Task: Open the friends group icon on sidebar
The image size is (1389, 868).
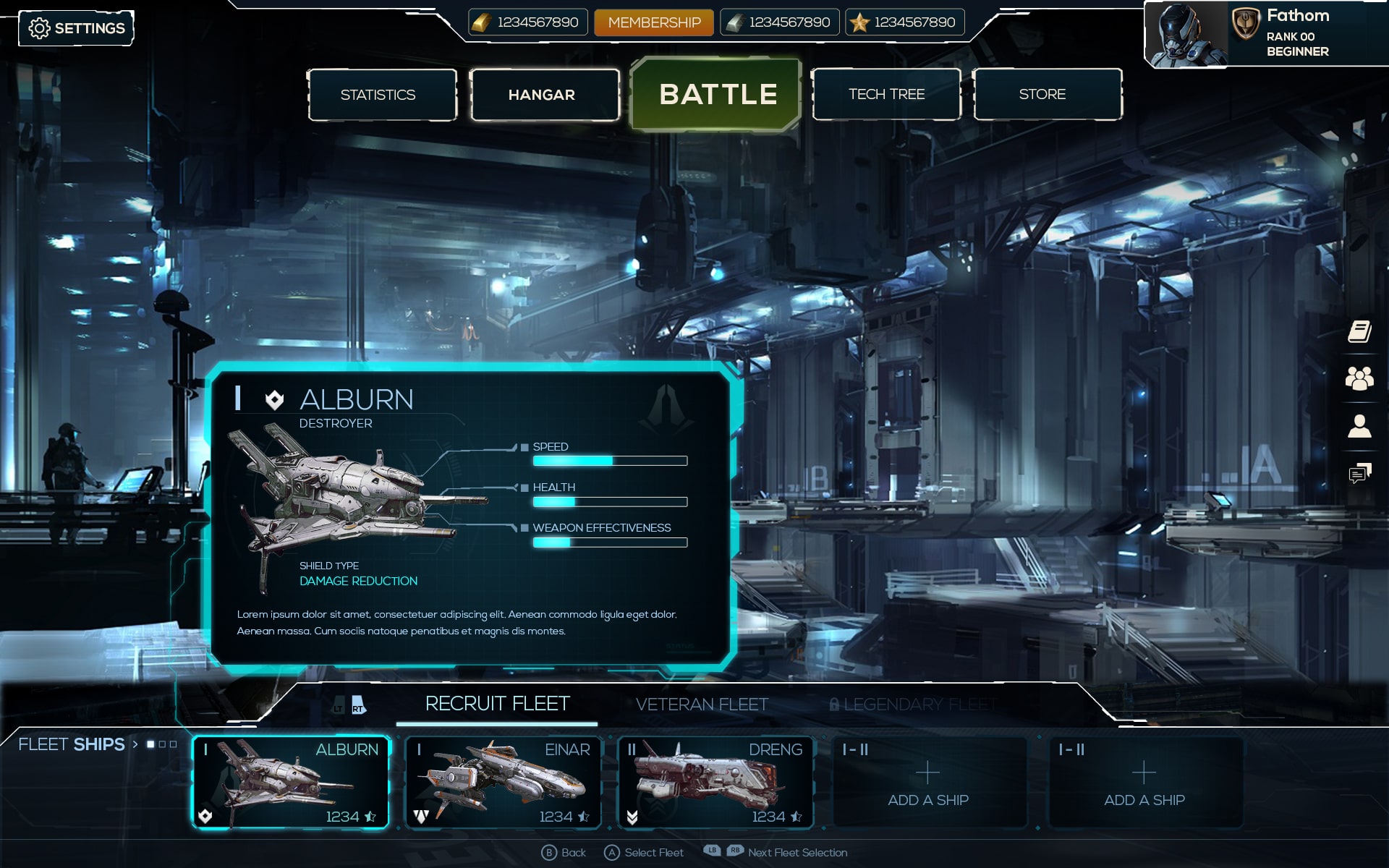Action: 1361,377
